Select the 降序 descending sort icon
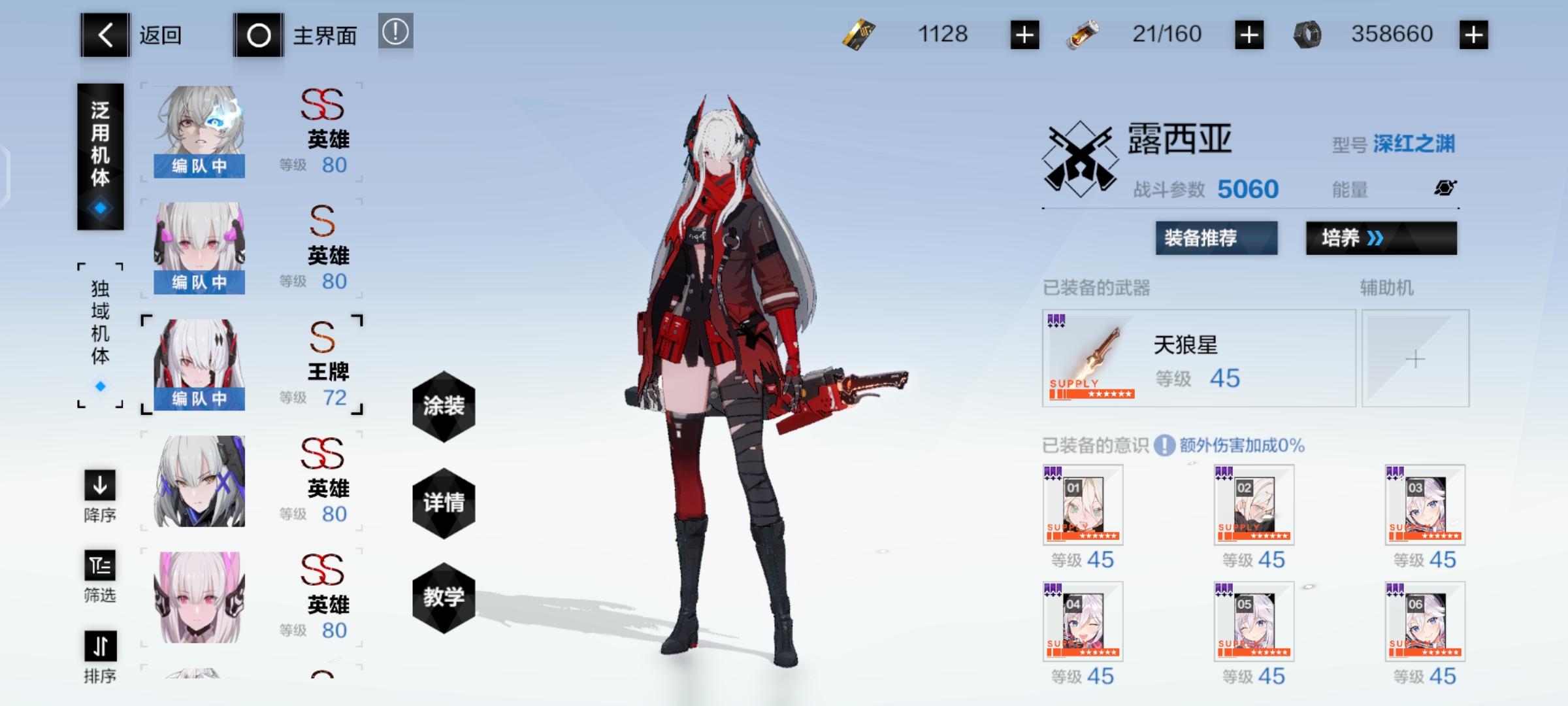Screen dimensions: 1568x706 (x=100, y=486)
